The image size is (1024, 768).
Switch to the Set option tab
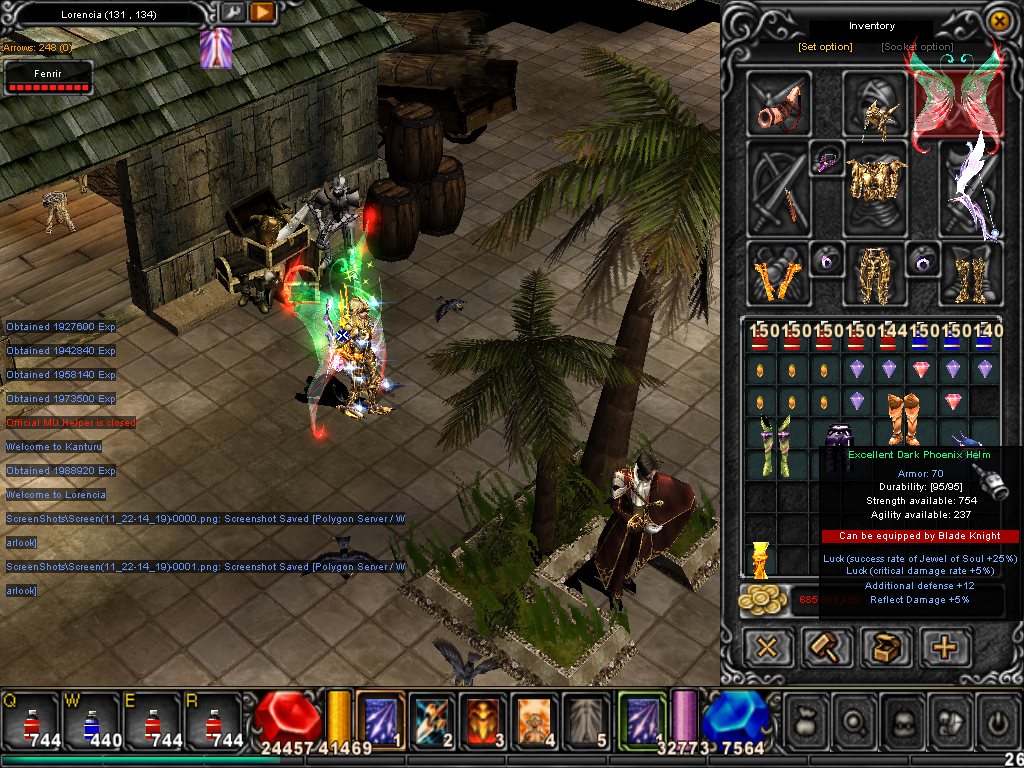(x=825, y=47)
